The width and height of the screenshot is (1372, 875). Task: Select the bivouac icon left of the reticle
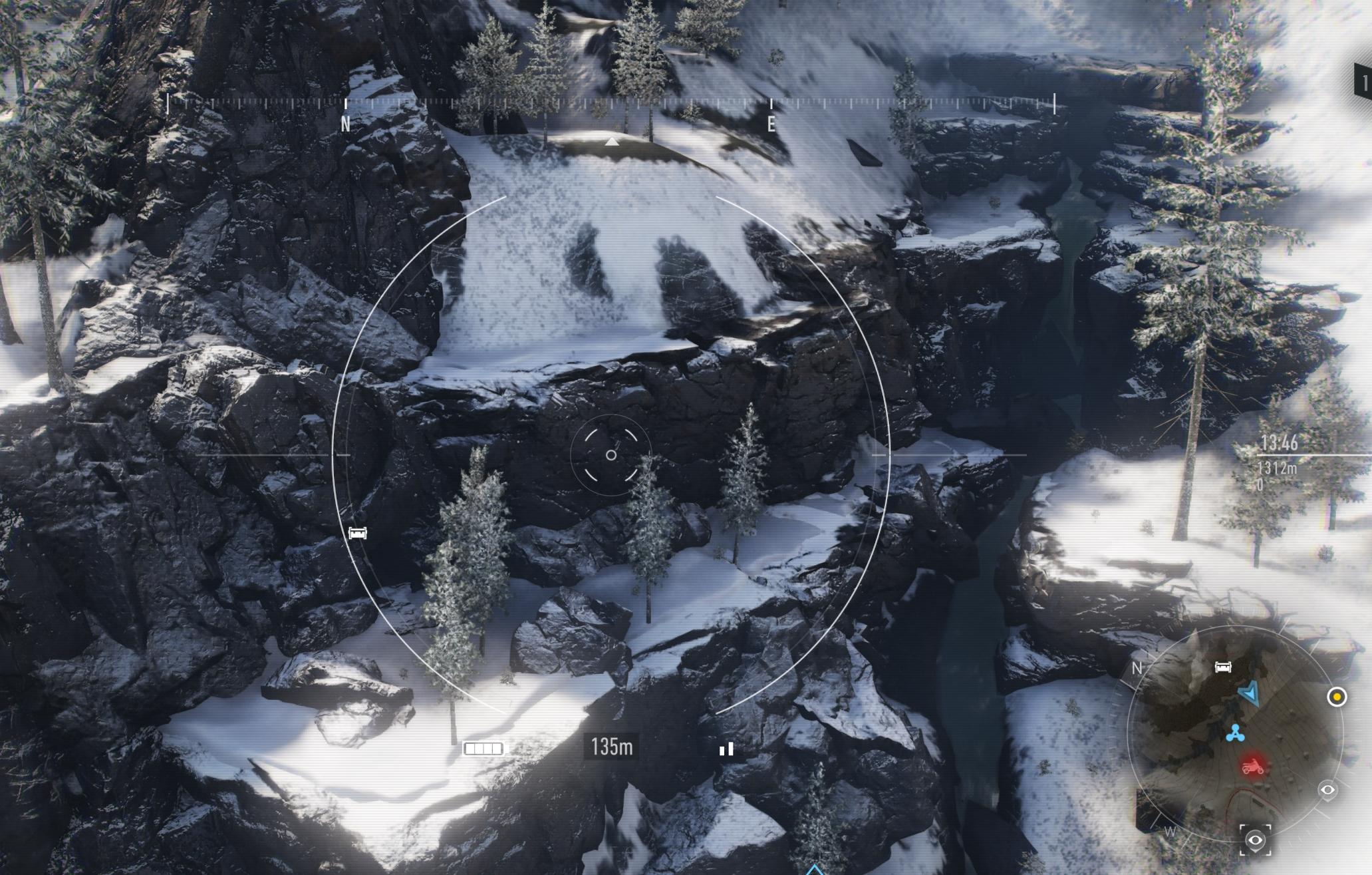click(357, 532)
